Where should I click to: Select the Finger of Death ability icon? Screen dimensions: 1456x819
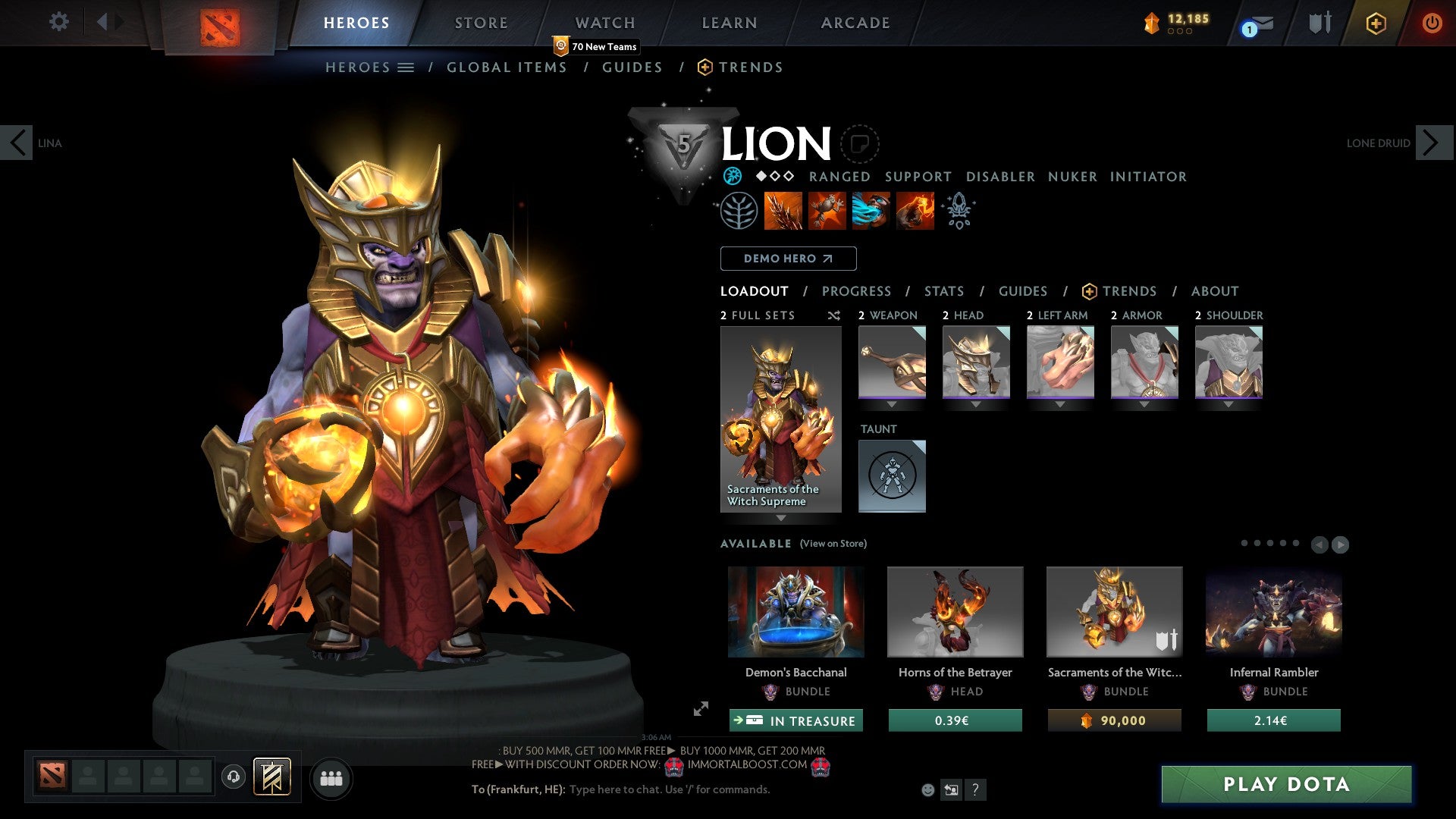tap(915, 212)
